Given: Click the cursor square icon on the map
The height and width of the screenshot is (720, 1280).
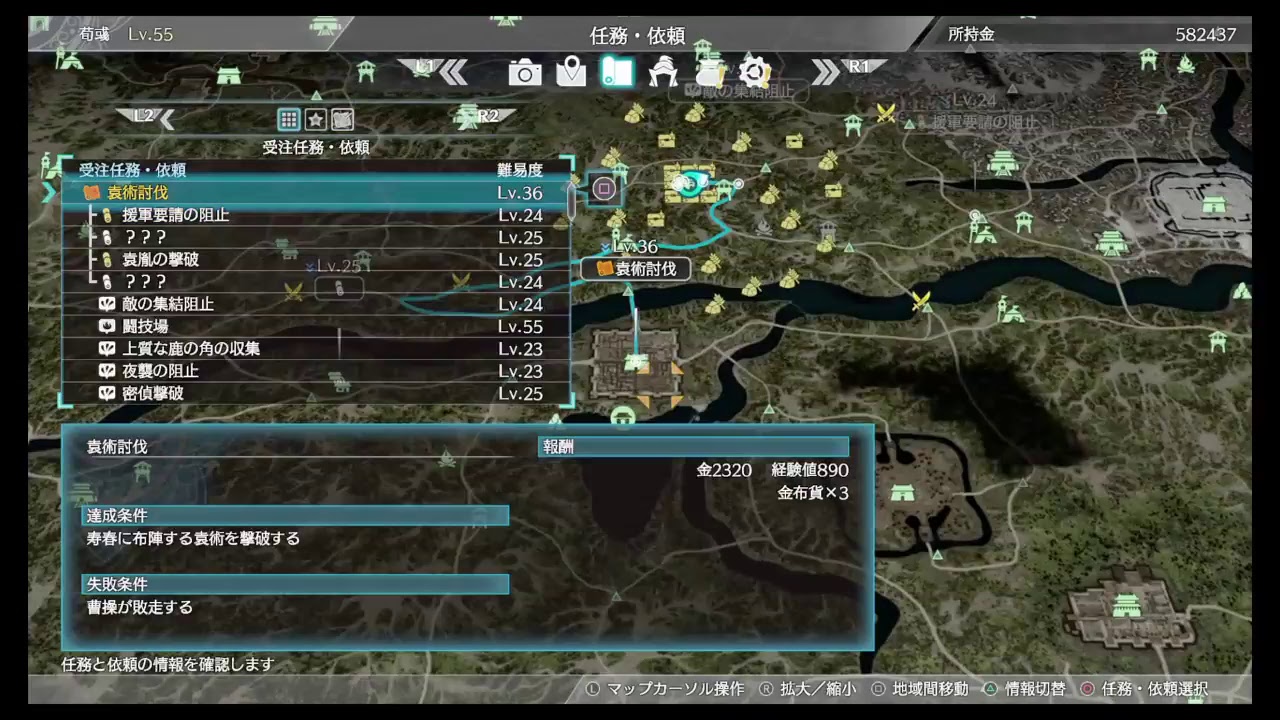Looking at the screenshot, I should tap(603, 189).
